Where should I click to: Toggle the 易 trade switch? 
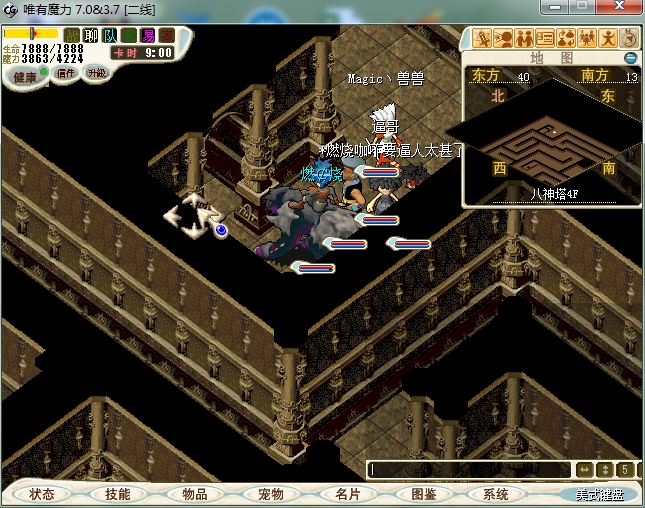click(x=148, y=35)
